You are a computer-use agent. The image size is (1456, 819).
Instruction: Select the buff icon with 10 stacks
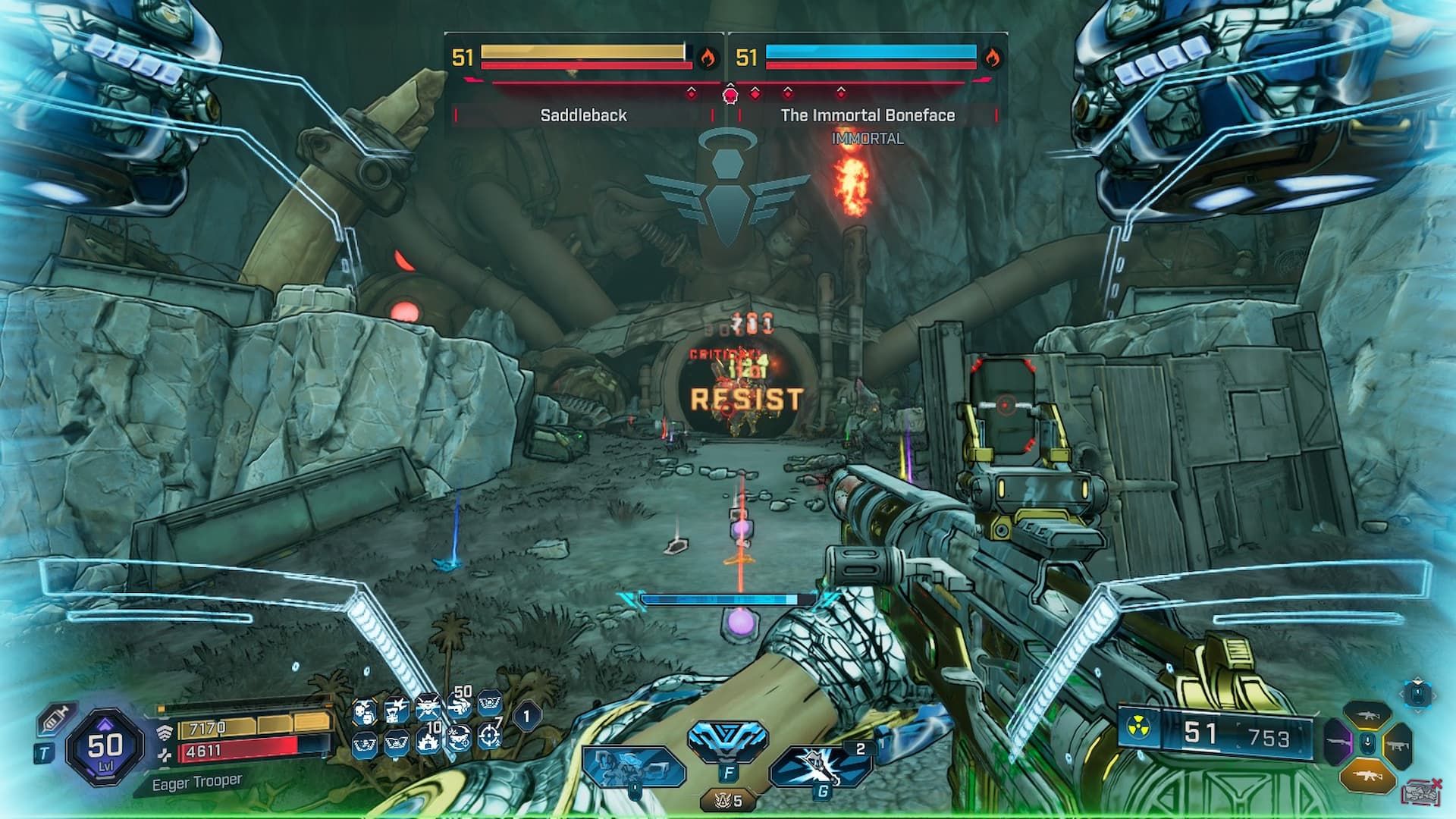tap(428, 739)
